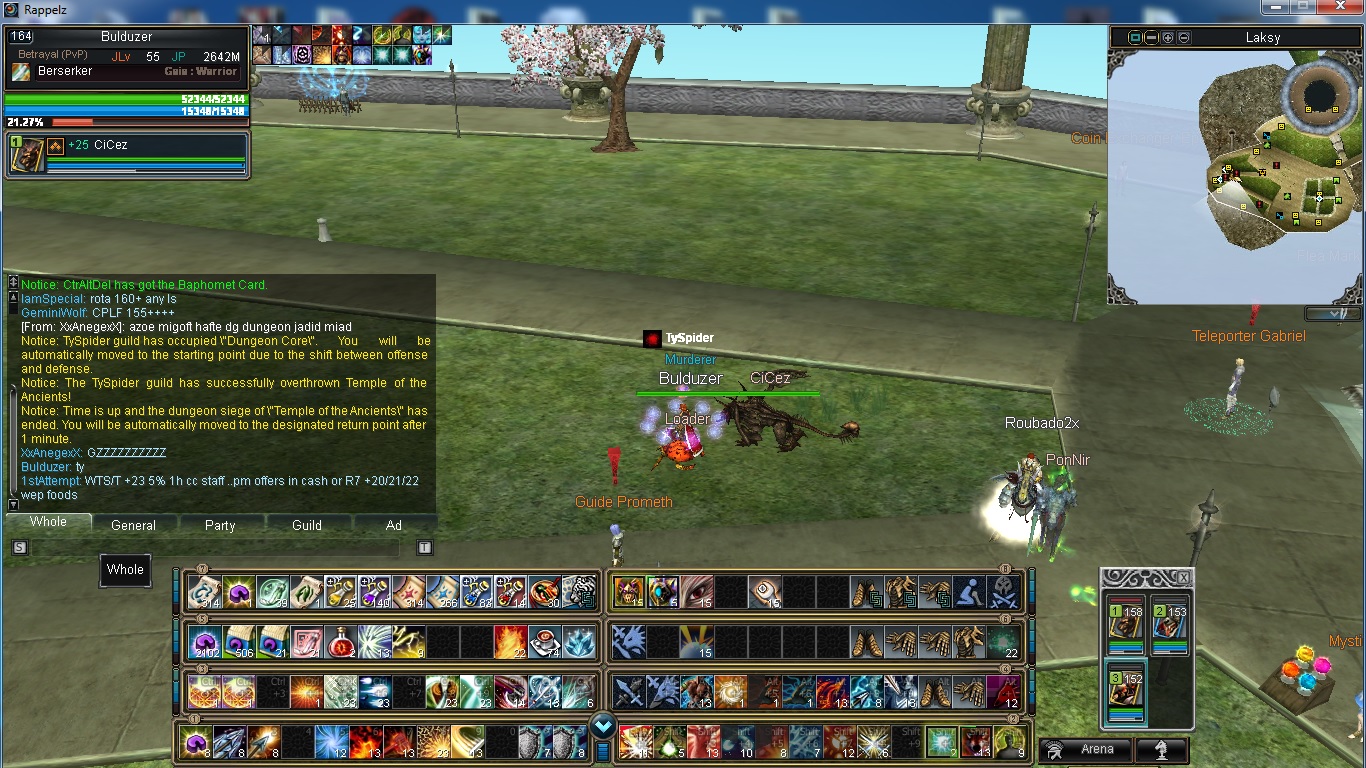
Task: Activate the fire flames skill with count 22
Action: tap(510, 642)
